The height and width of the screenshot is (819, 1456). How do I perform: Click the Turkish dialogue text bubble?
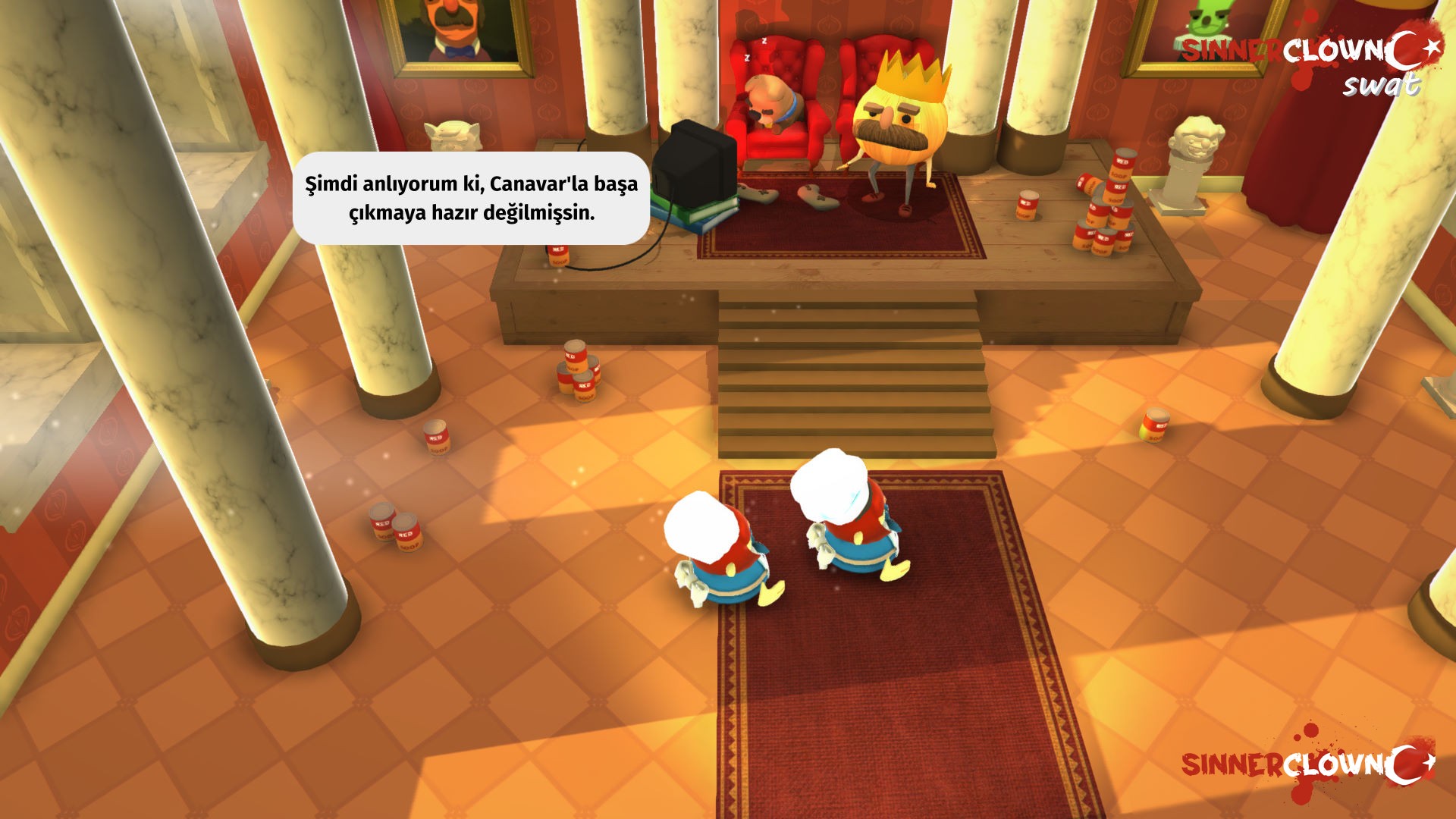coord(472,199)
